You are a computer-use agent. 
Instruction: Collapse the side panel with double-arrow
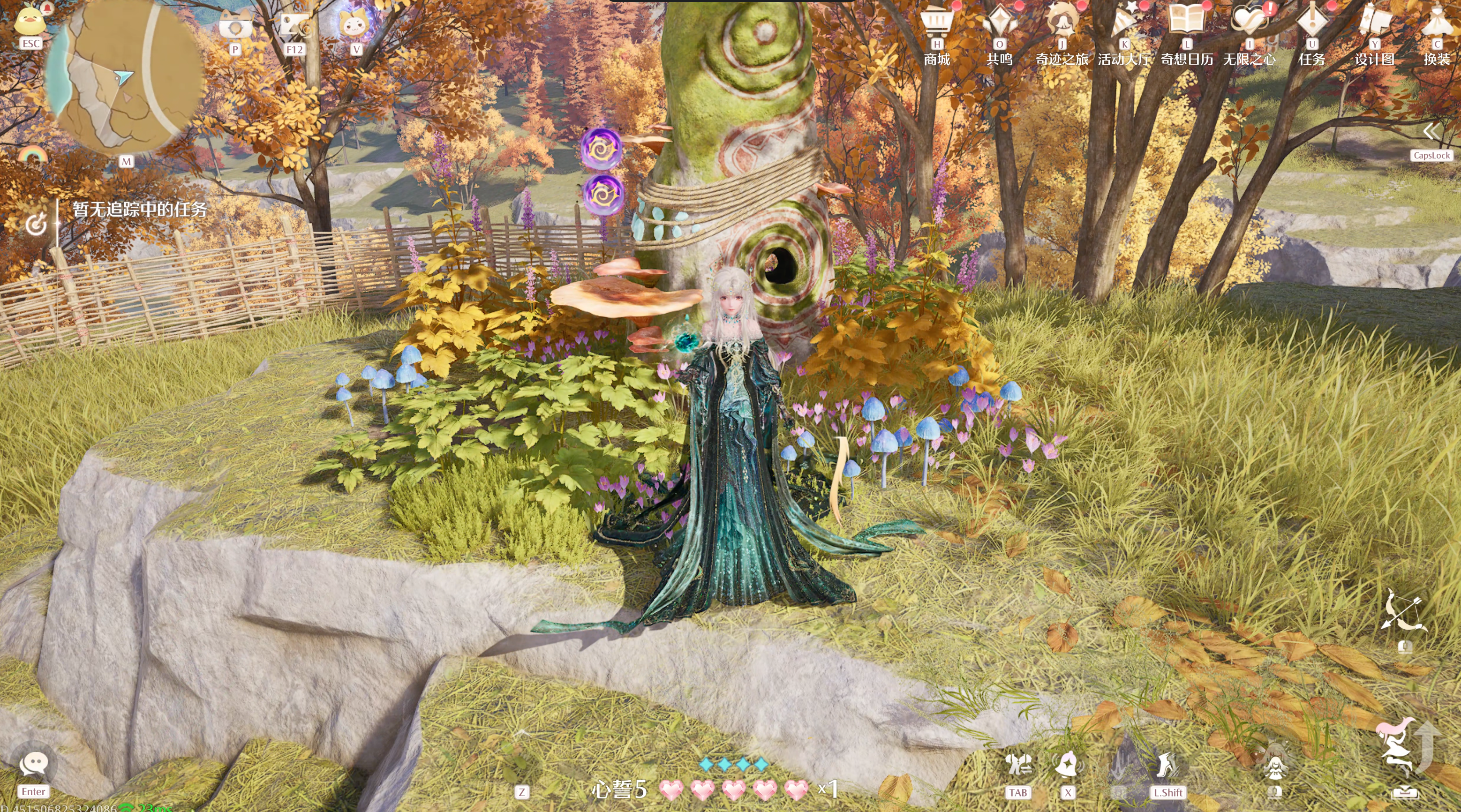[x=1431, y=132]
